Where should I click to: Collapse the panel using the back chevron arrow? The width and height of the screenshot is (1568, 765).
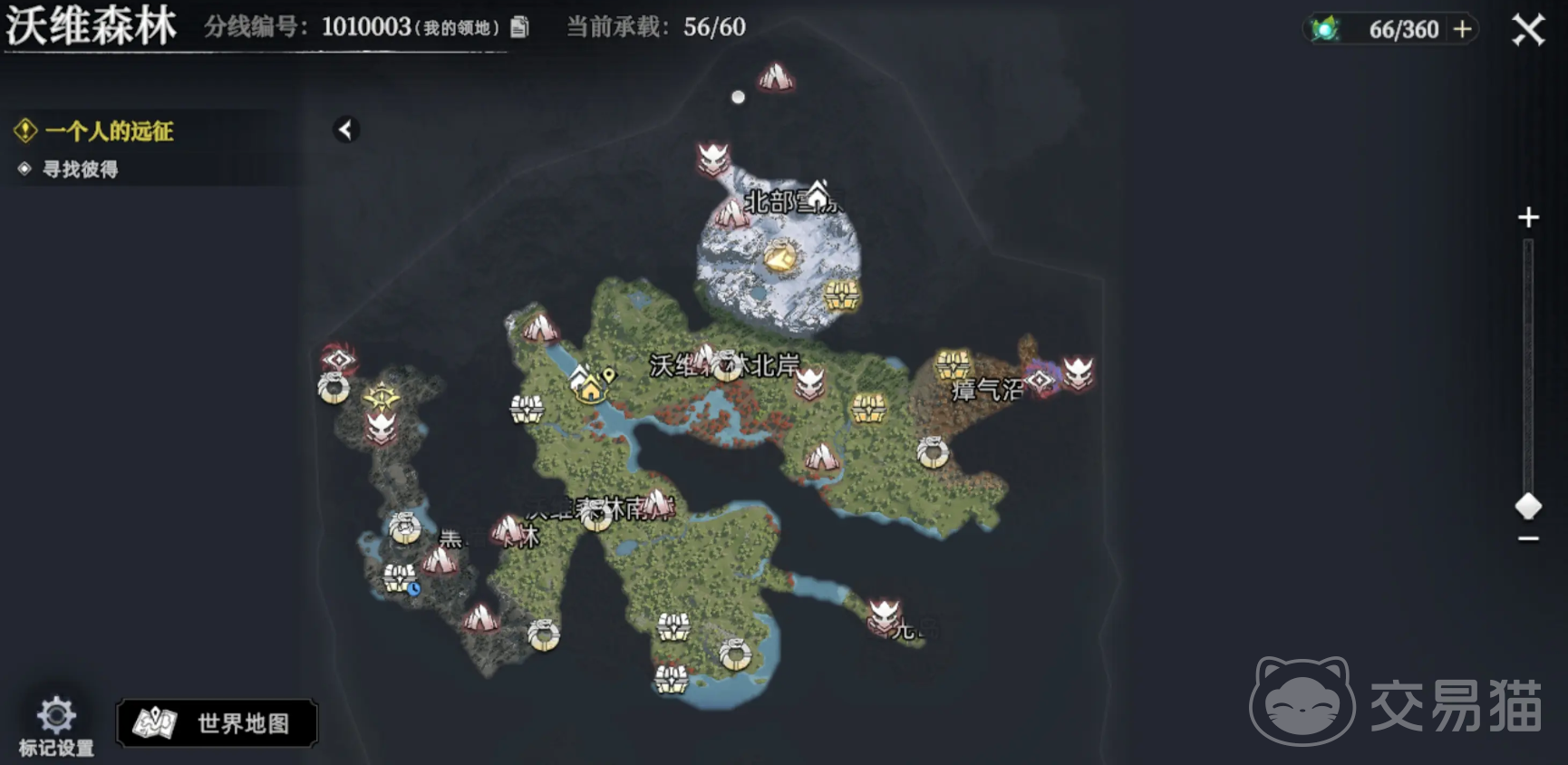point(345,129)
